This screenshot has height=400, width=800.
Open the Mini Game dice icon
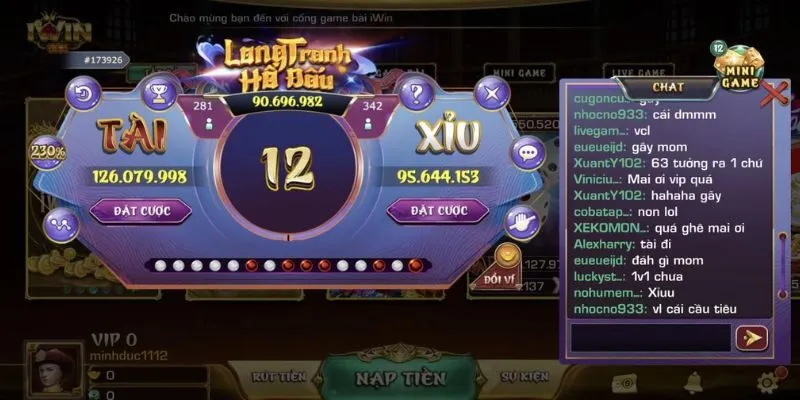tap(739, 68)
